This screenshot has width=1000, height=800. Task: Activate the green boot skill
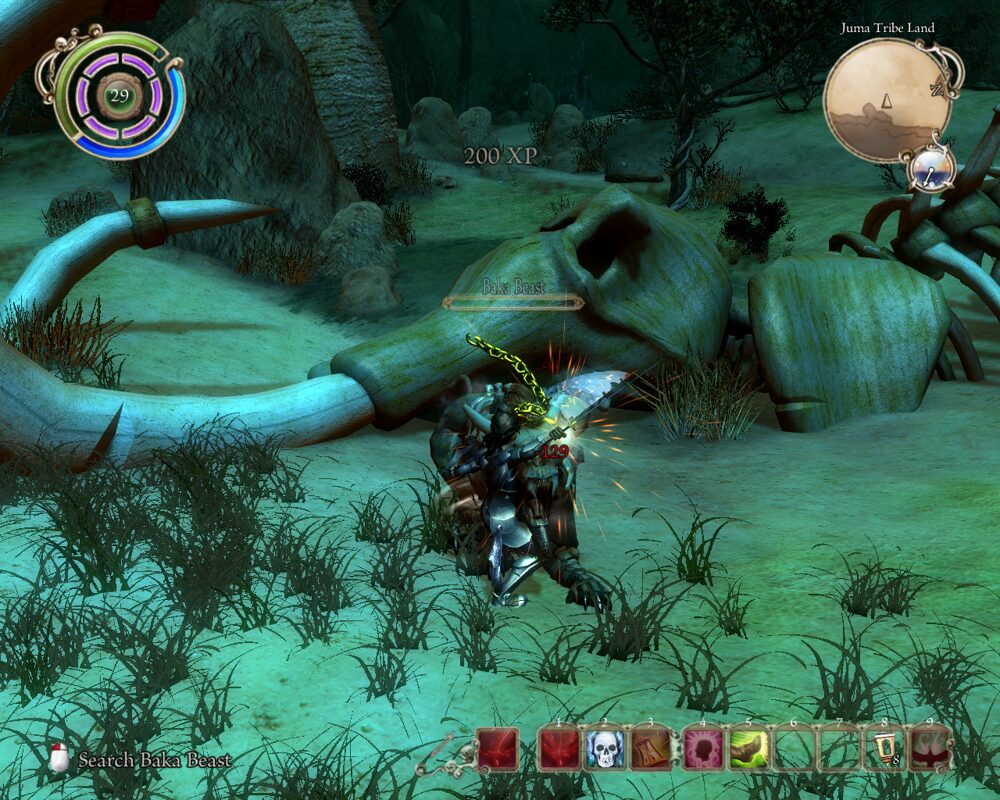click(748, 747)
